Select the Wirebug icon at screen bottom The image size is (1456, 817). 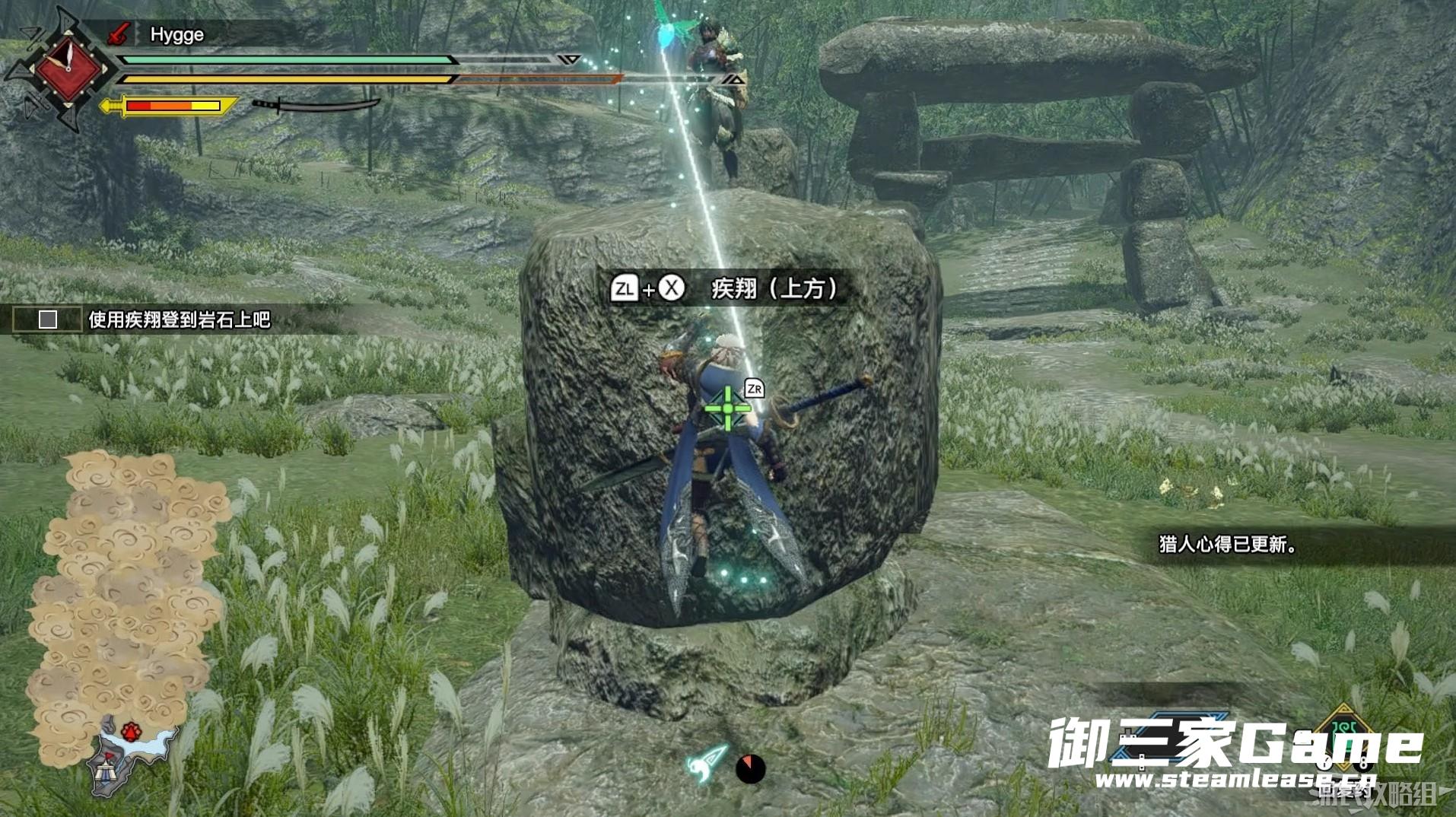pyautogui.click(x=707, y=762)
